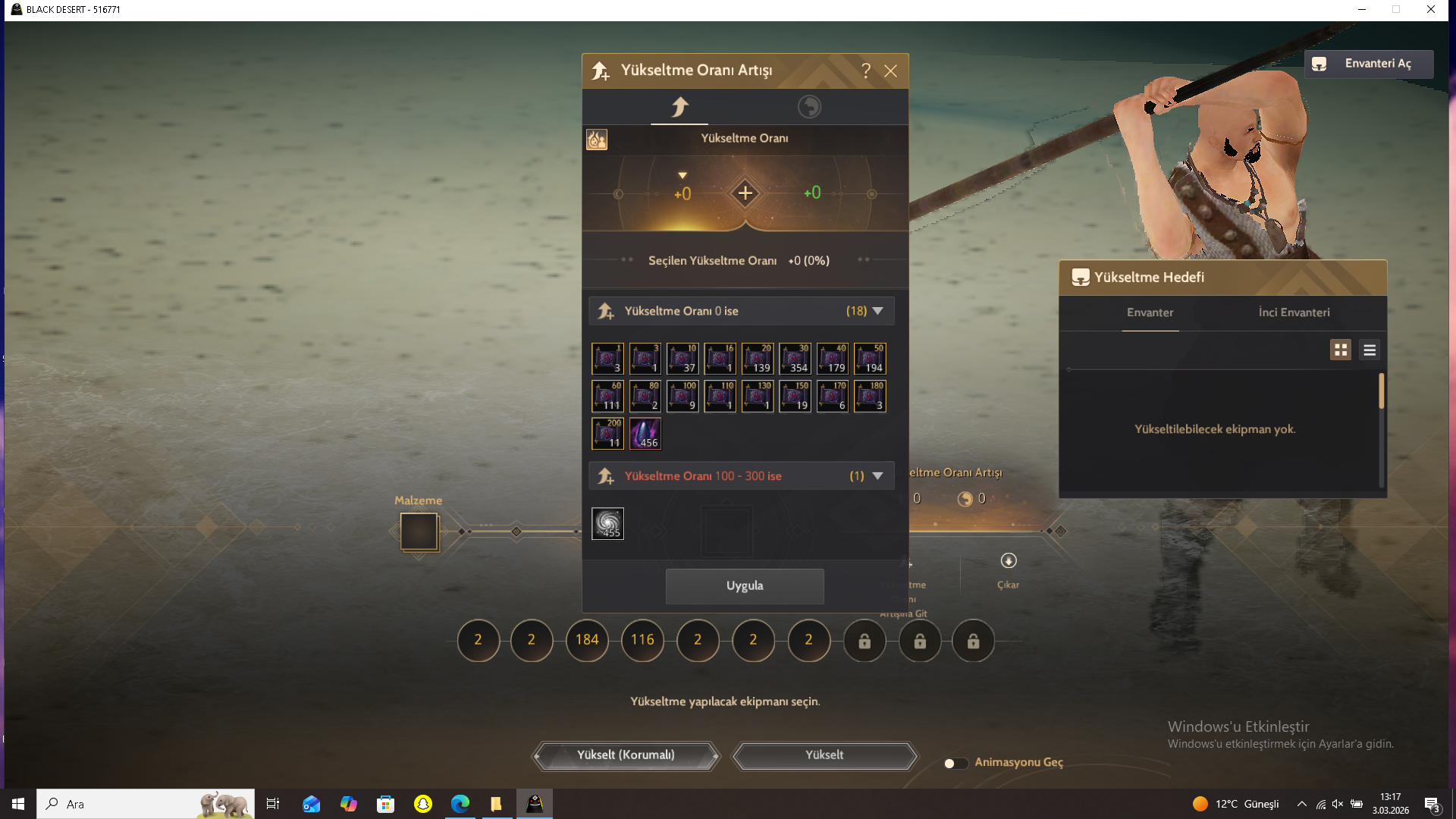Expand the Yükseltme Oranı 100 - 300 ise section
This screenshot has width=1456, height=819.
[878, 475]
